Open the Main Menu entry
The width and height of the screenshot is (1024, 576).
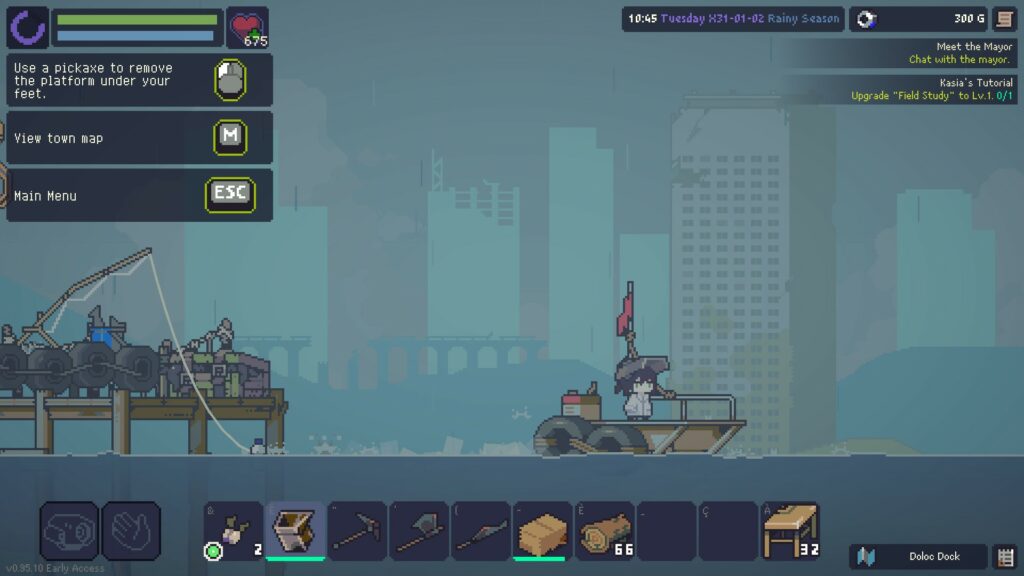coord(139,196)
